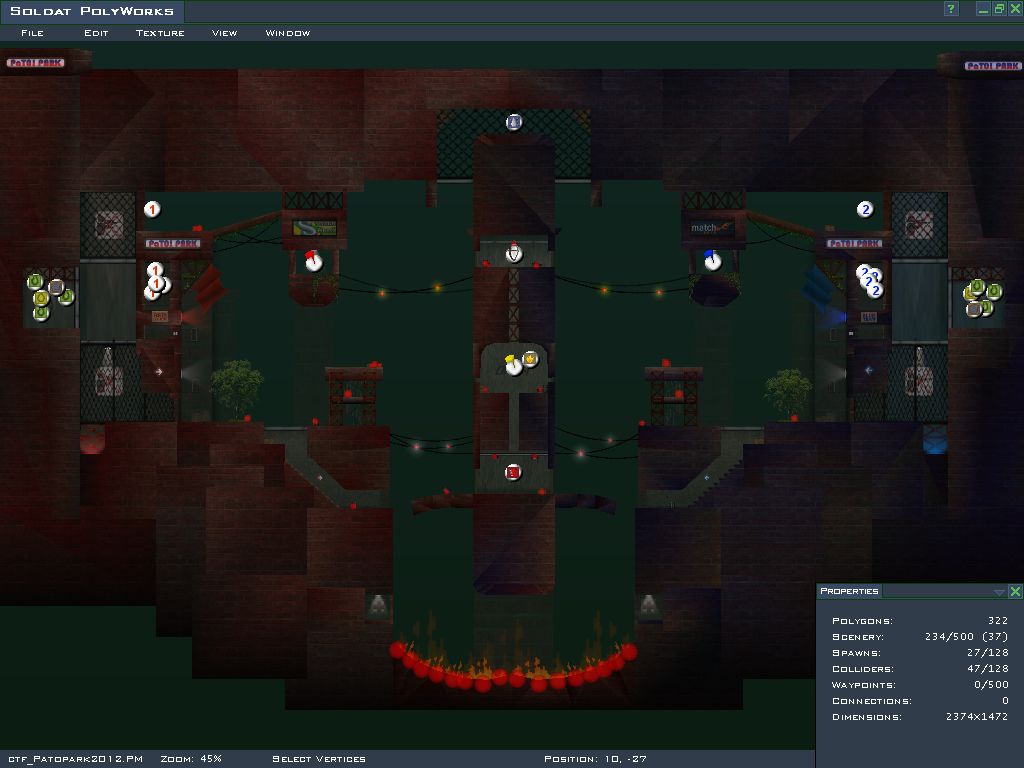Close the Properties panel

(1015, 592)
